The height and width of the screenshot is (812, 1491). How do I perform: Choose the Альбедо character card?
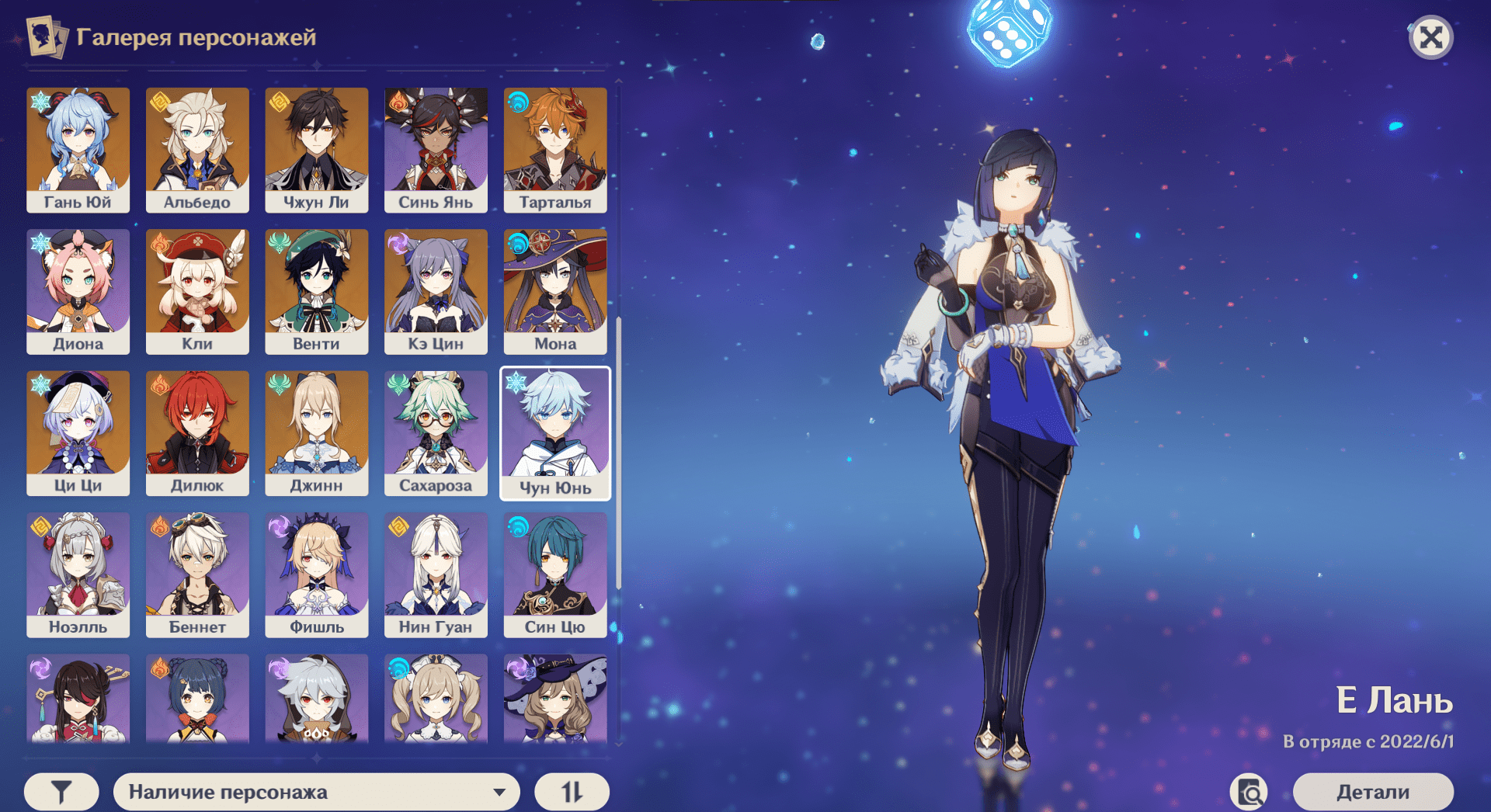coord(197,150)
